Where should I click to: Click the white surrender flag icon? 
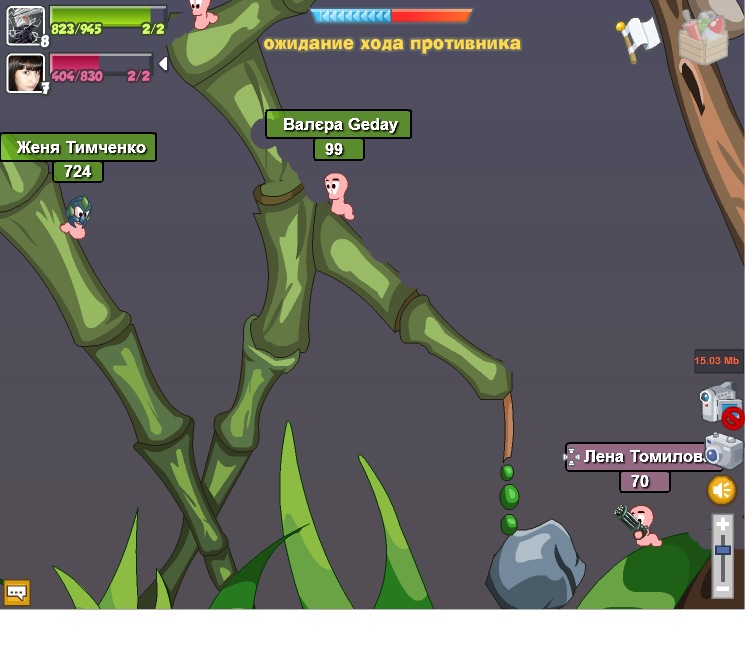click(x=638, y=37)
